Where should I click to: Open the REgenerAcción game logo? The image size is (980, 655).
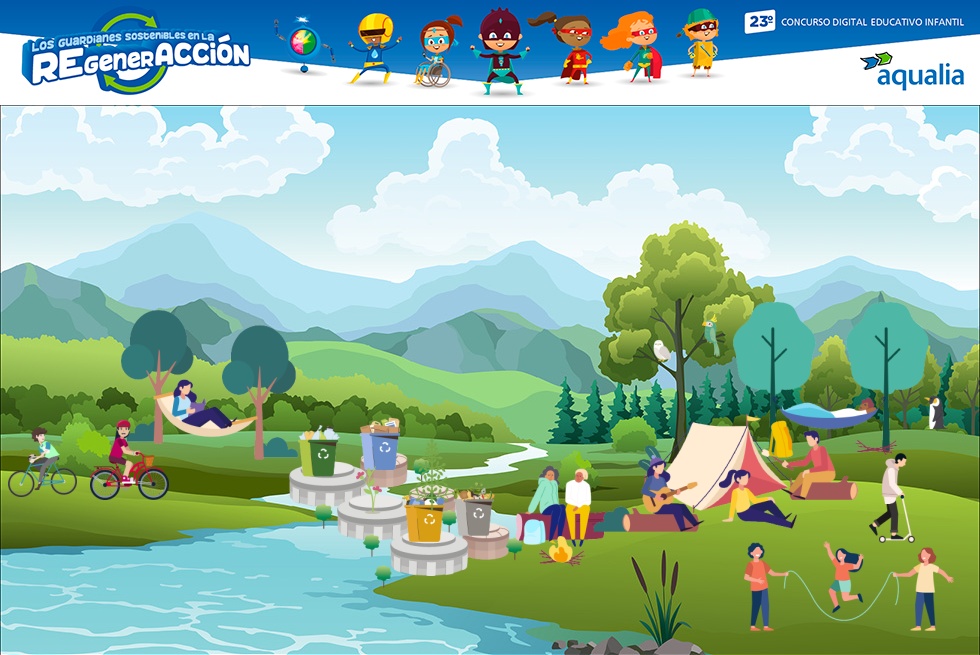pyautogui.click(x=136, y=55)
